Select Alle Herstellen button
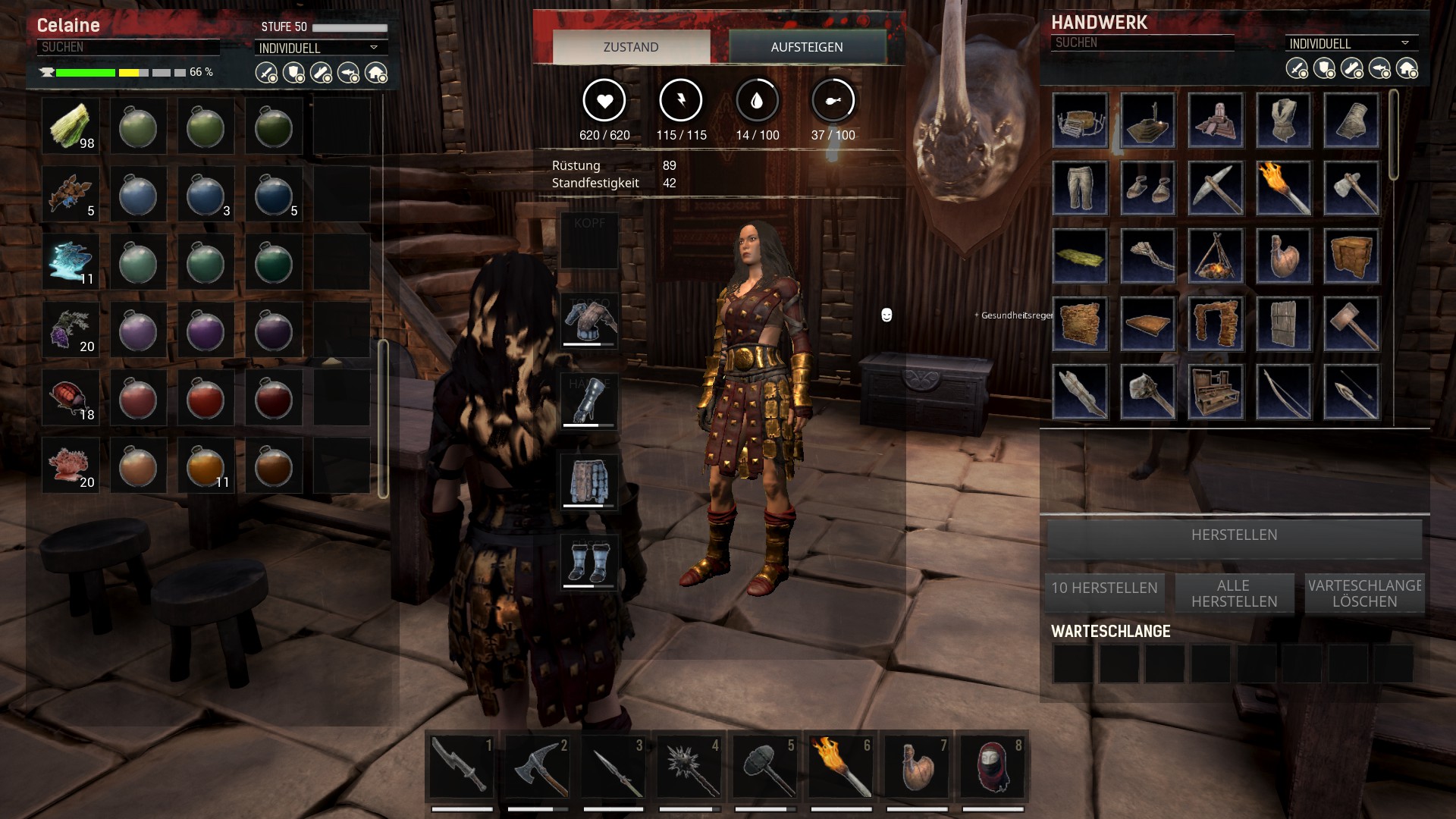Image resolution: width=1456 pixels, height=819 pixels. [1234, 593]
